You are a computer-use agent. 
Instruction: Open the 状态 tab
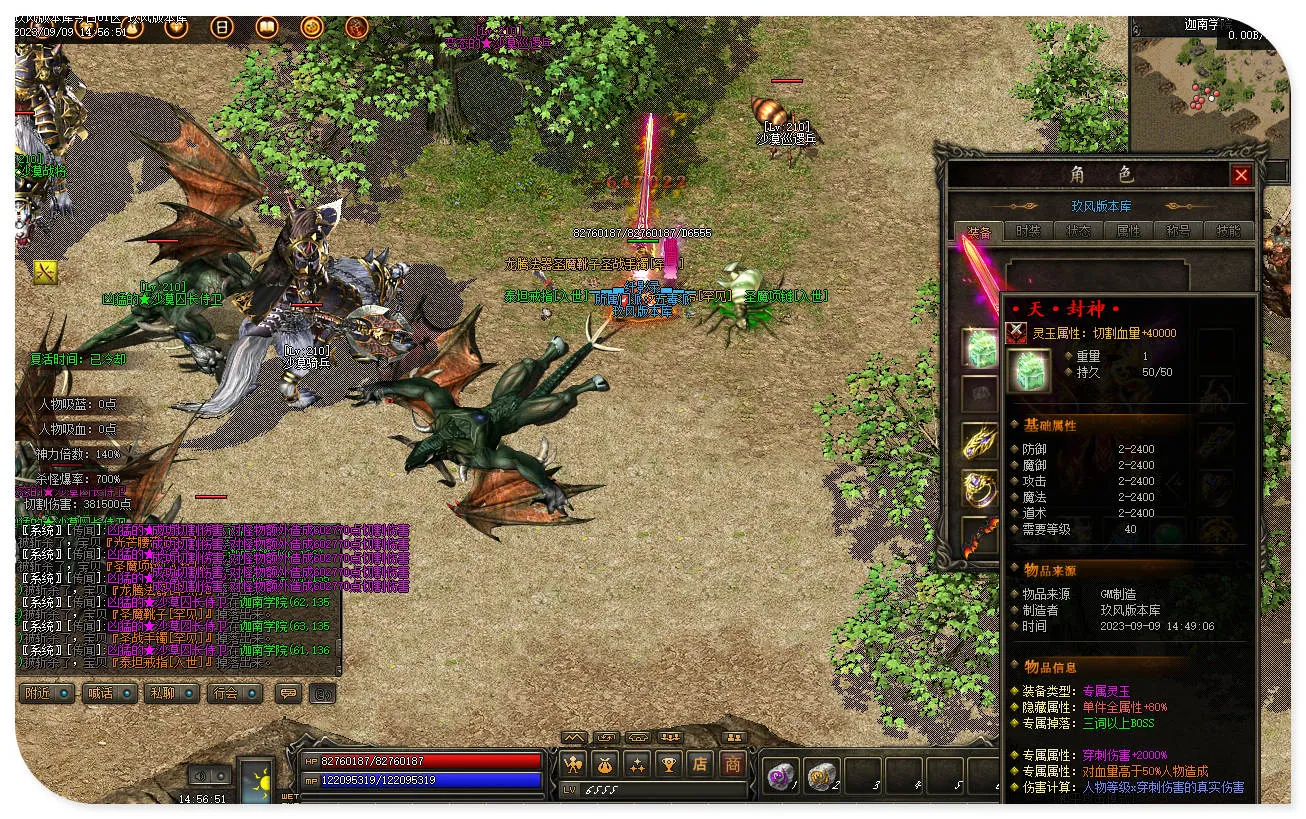coord(1078,231)
